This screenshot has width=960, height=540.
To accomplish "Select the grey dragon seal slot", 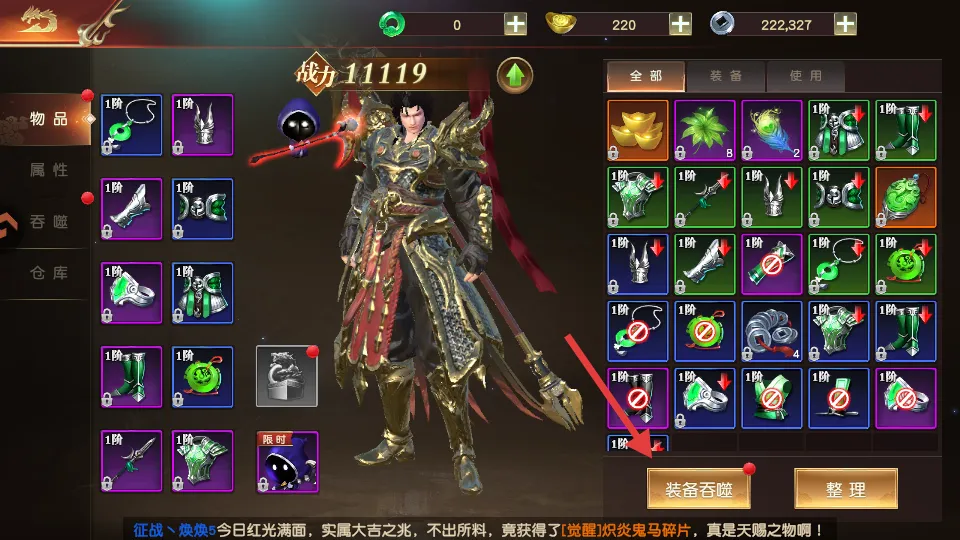I will 287,376.
